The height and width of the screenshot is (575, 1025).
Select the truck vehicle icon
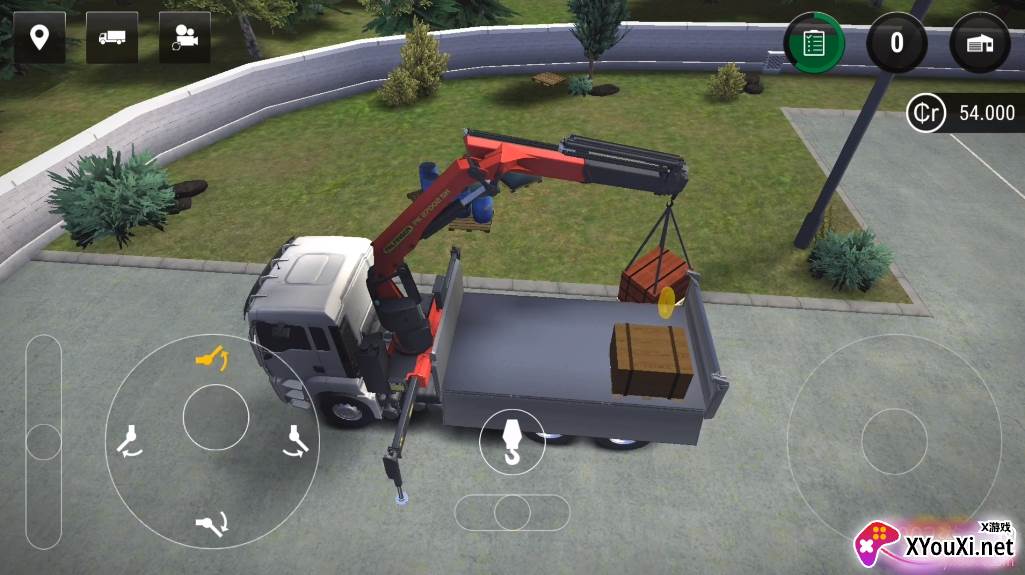pos(112,38)
